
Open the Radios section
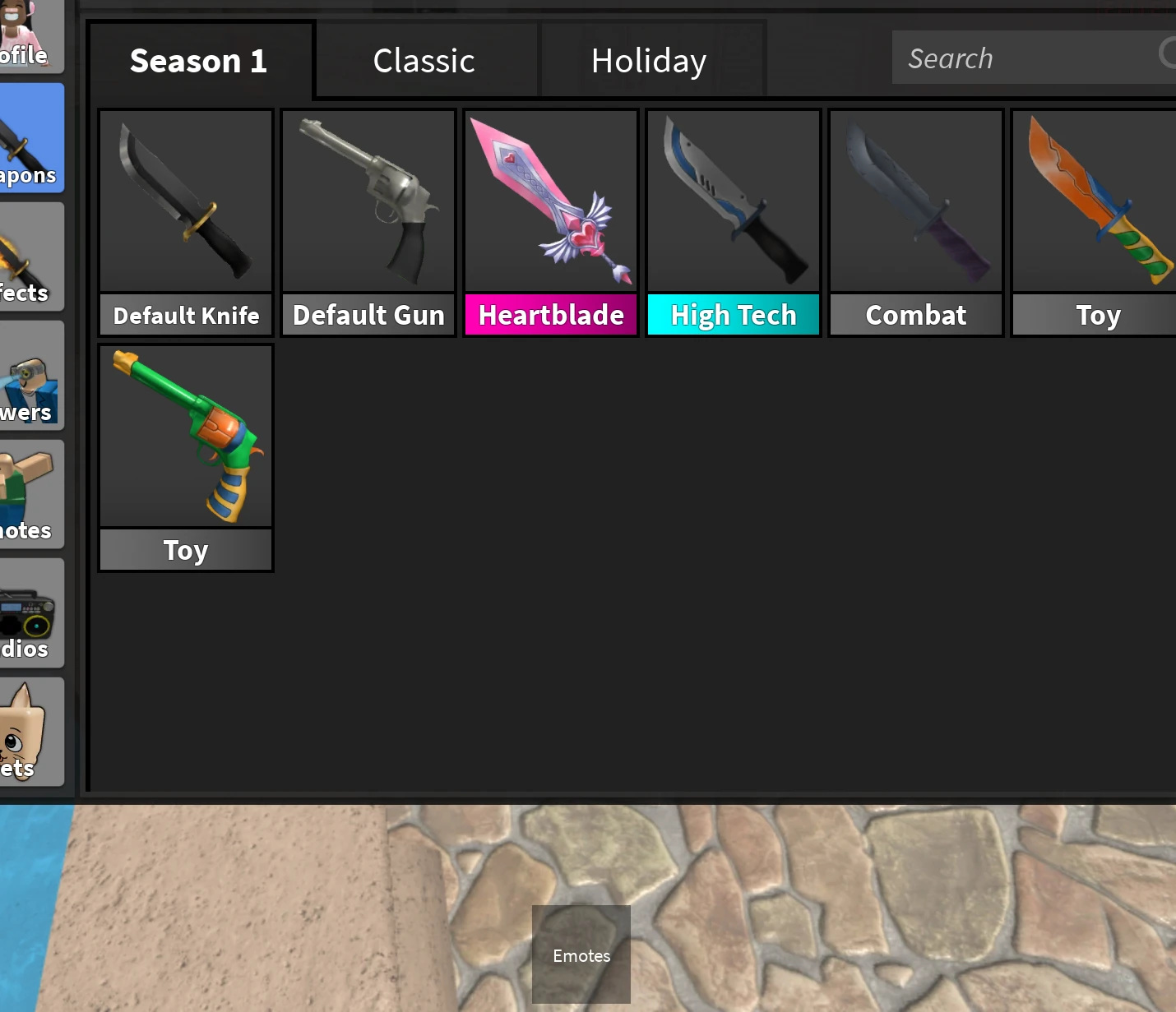tap(31, 612)
